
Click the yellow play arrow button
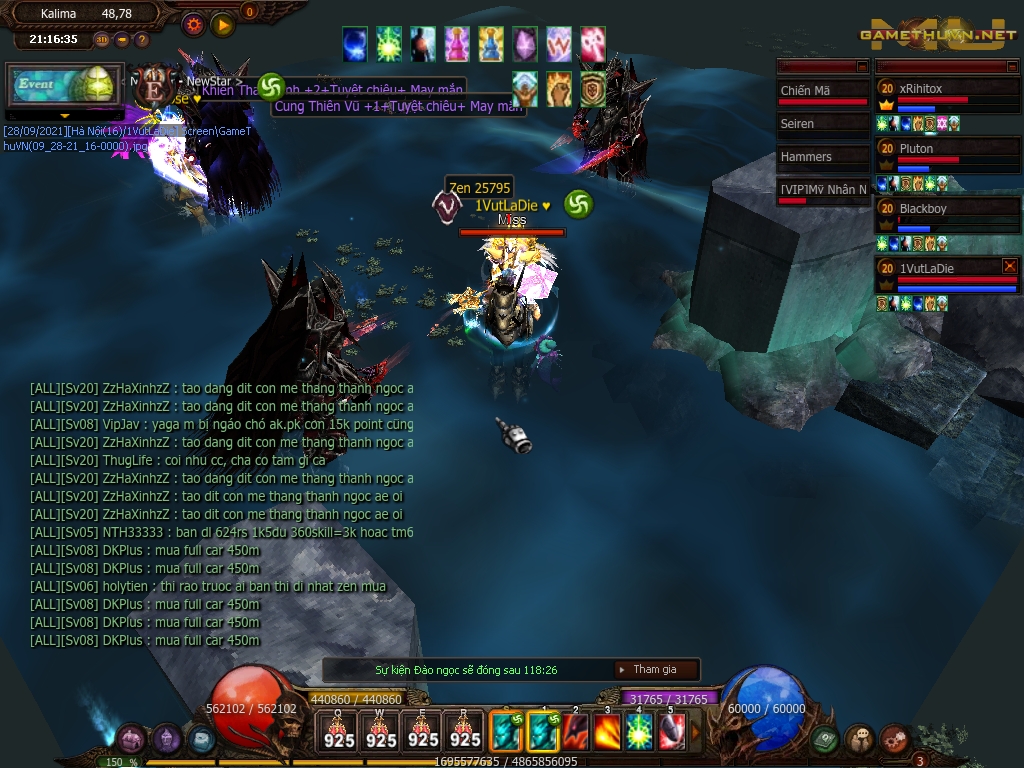pyautogui.click(x=223, y=24)
